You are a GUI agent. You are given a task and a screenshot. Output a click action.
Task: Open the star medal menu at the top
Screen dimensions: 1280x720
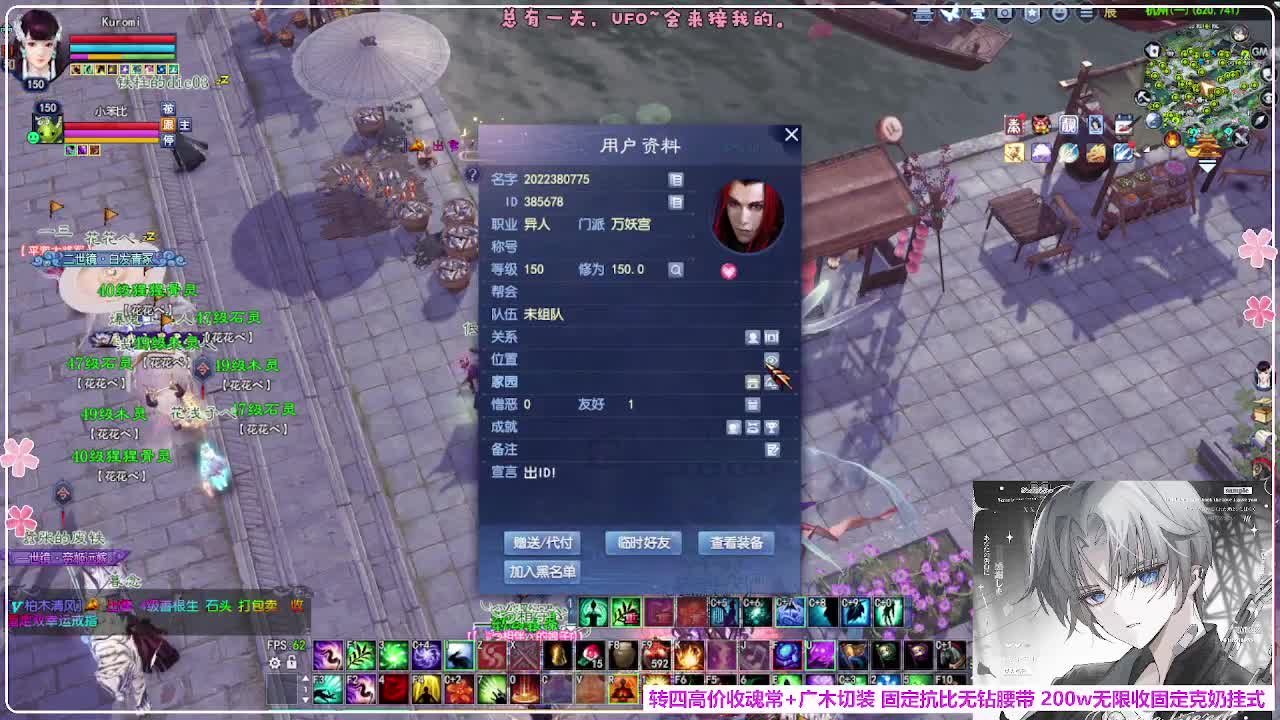[1033, 13]
